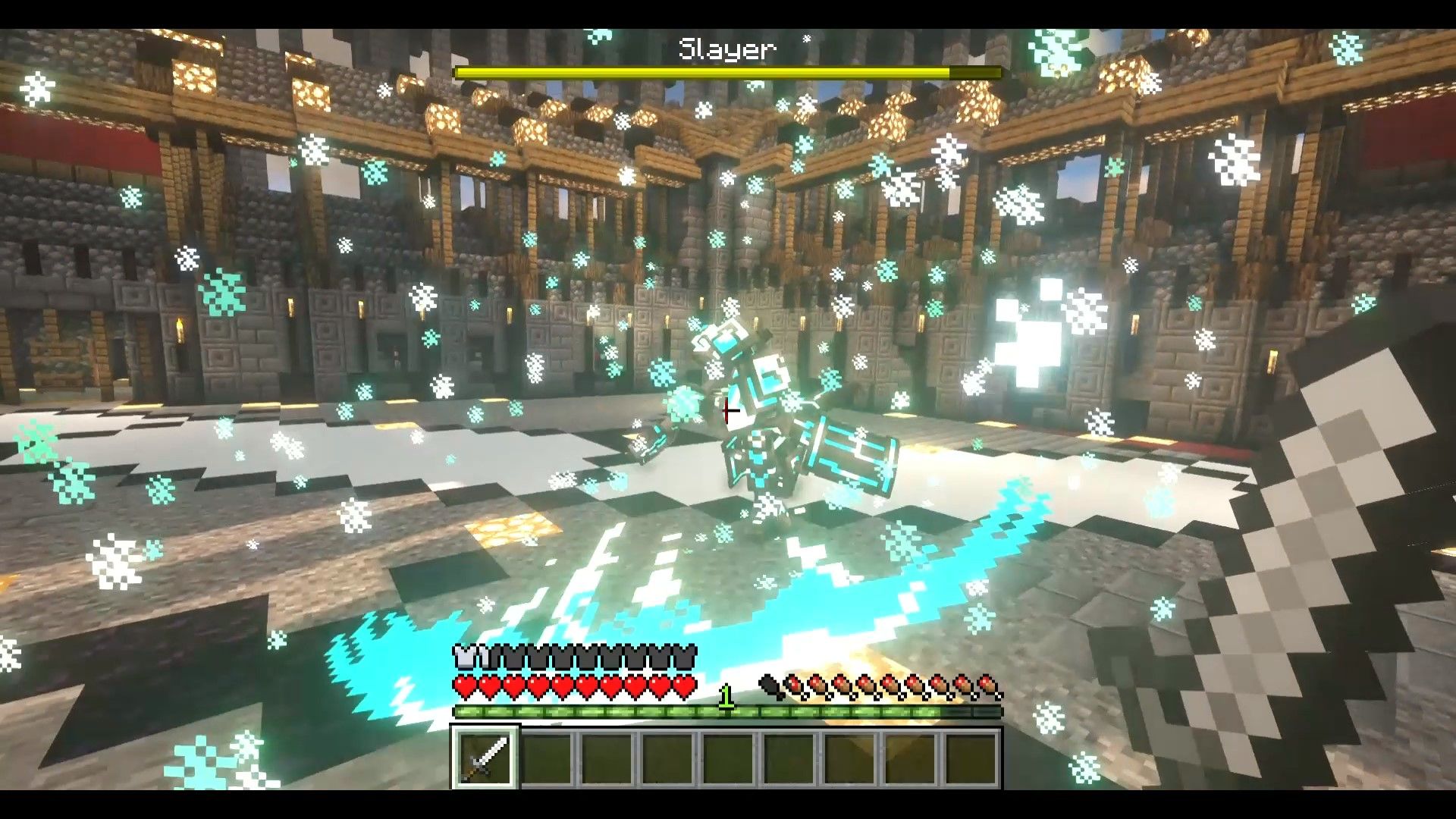Click the crosshair at screen center
Image resolution: width=1456 pixels, height=819 pixels.
pyautogui.click(x=728, y=412)
